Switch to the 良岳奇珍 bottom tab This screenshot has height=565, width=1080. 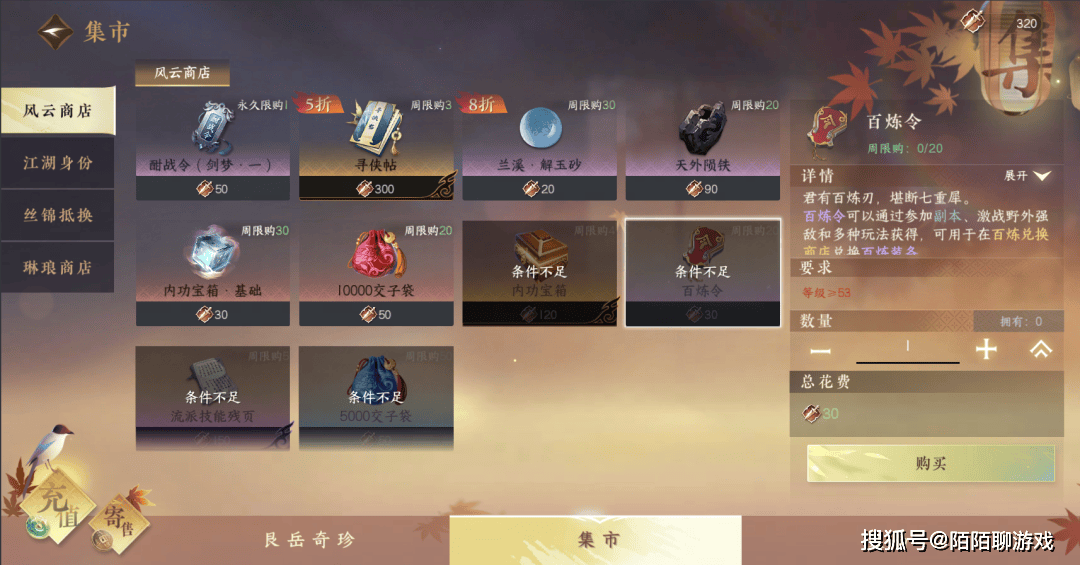point(308,541)
